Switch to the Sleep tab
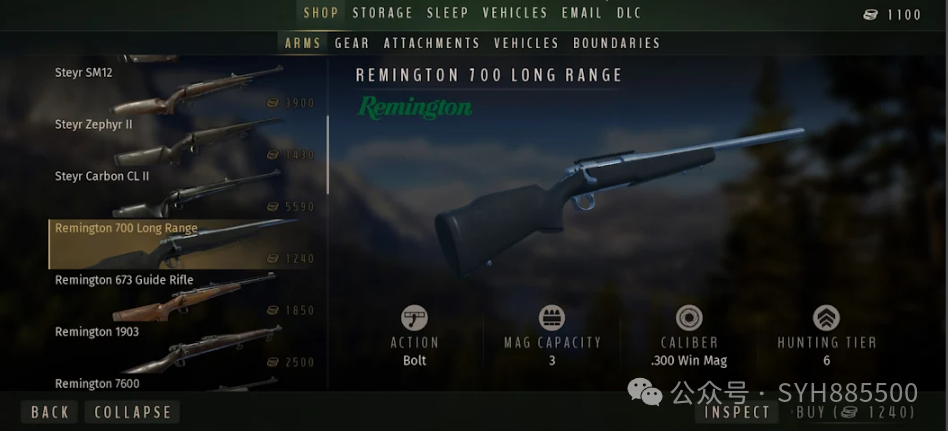Screen dimensions: 948x431 (x=448, y=13)
